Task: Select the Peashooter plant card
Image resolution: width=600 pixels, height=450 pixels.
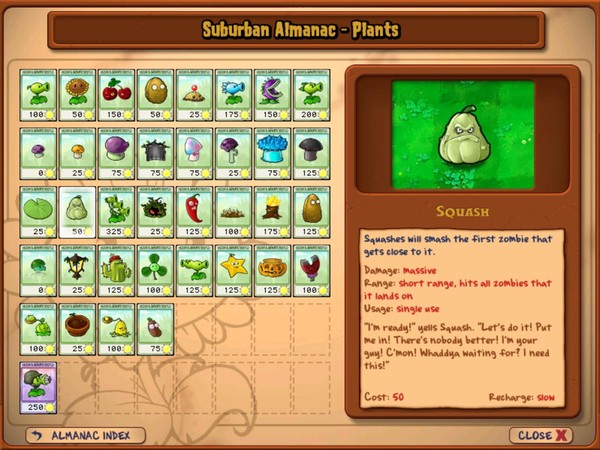Action: point(39,95)
